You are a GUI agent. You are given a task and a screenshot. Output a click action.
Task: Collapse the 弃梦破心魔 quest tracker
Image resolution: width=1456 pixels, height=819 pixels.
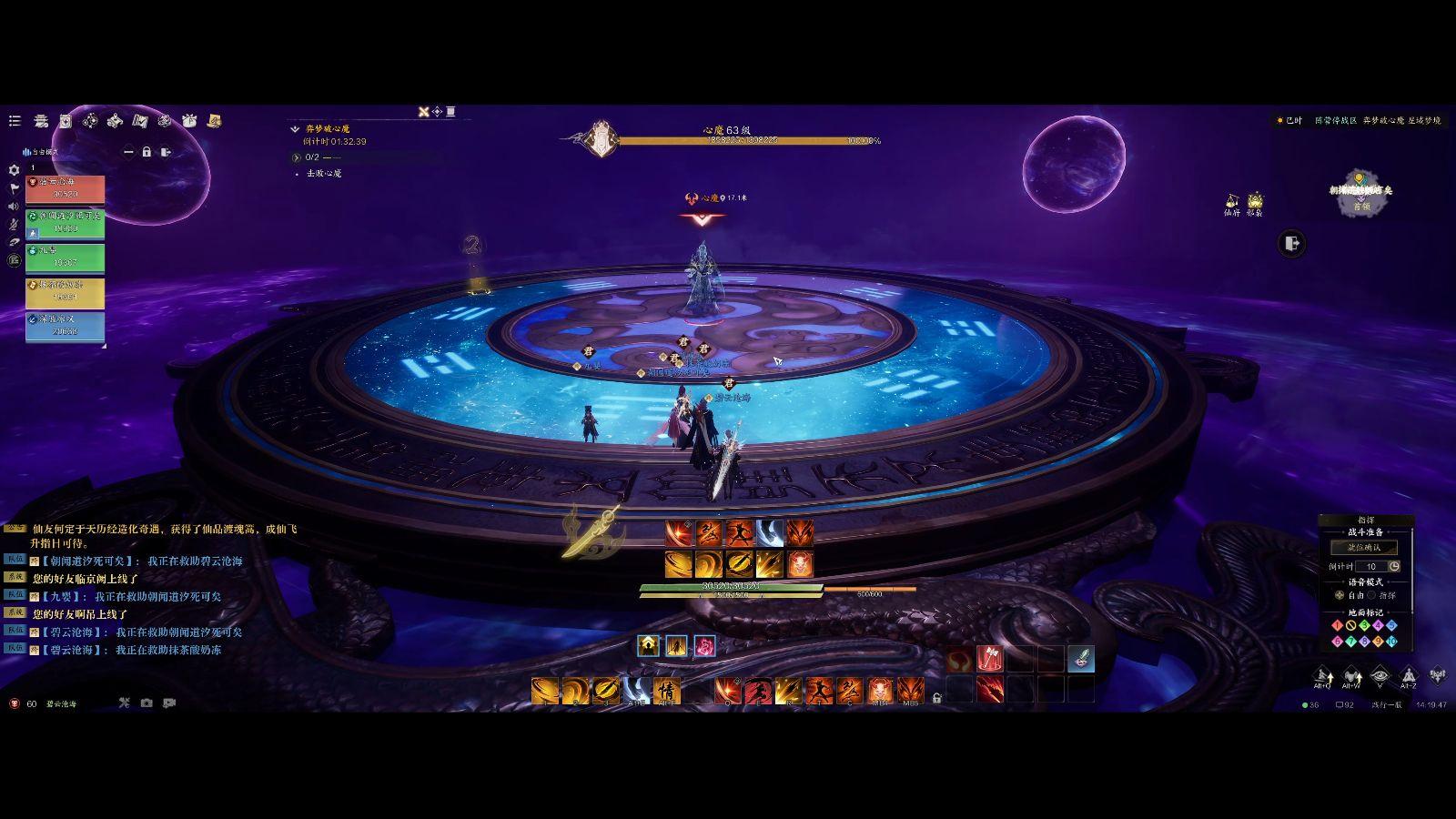(x=295, y=129)
